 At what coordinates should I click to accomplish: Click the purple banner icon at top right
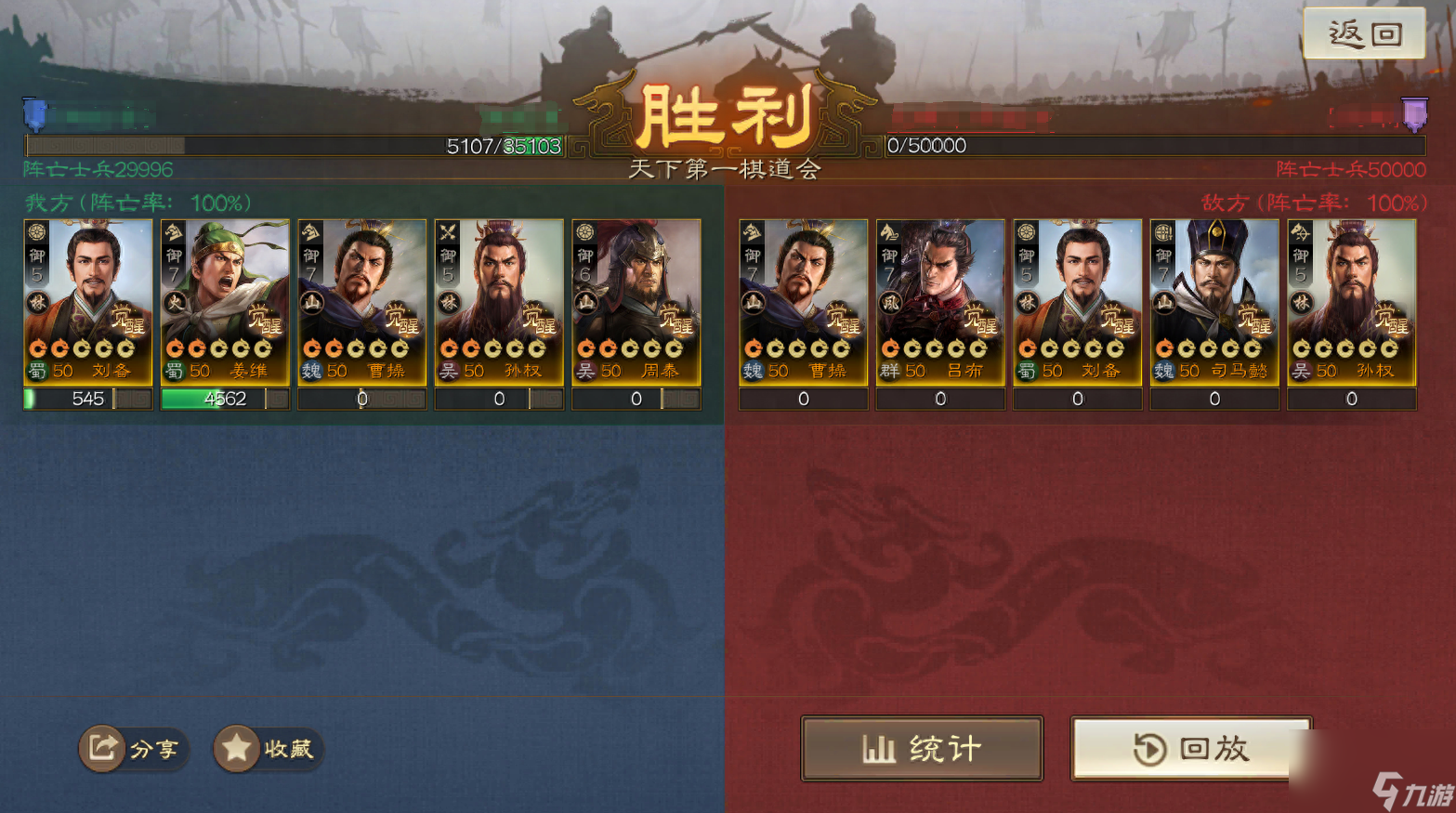(1415, 112)
